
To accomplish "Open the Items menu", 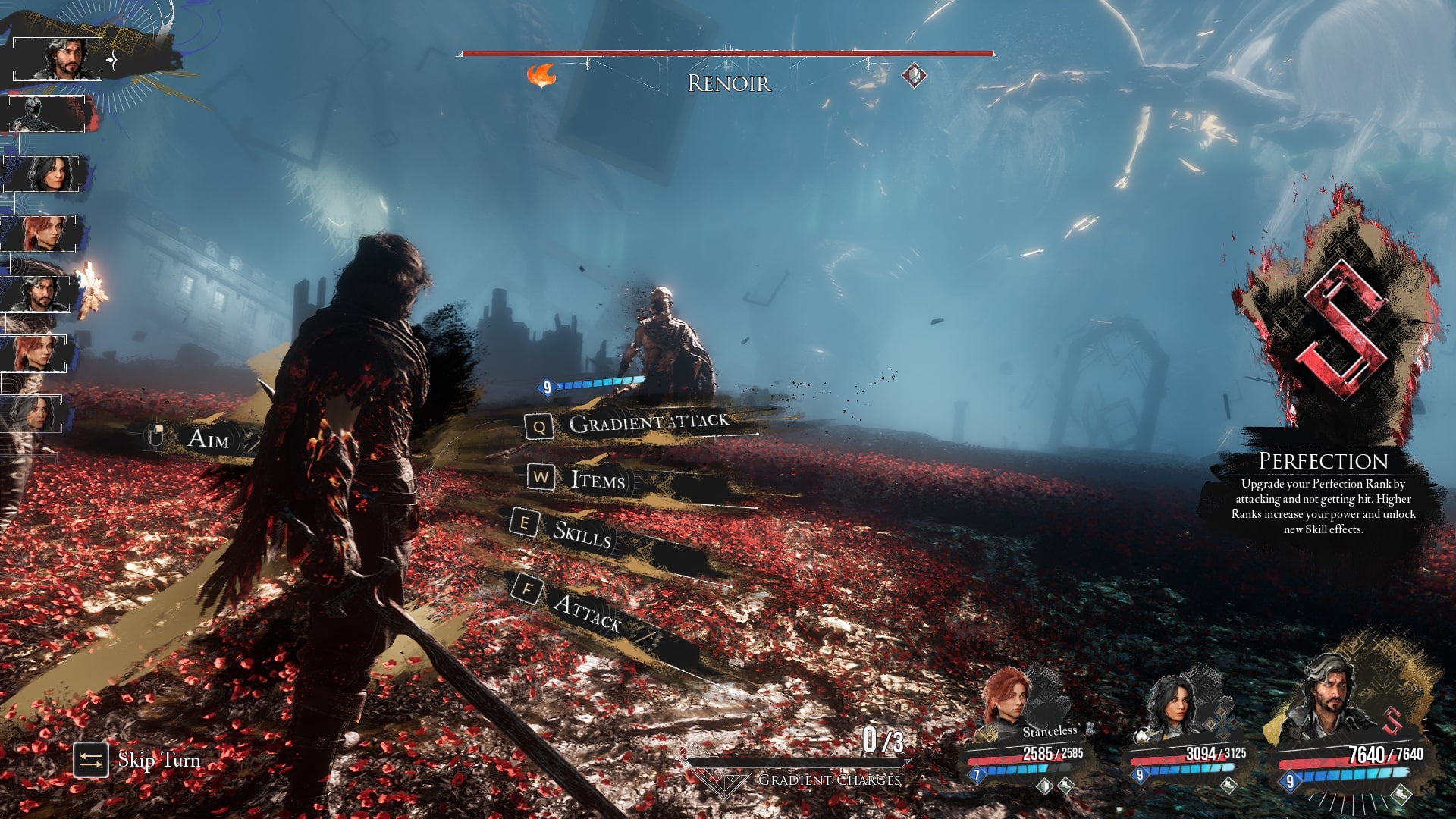I will pyautogui.click(x=597, y=480).
